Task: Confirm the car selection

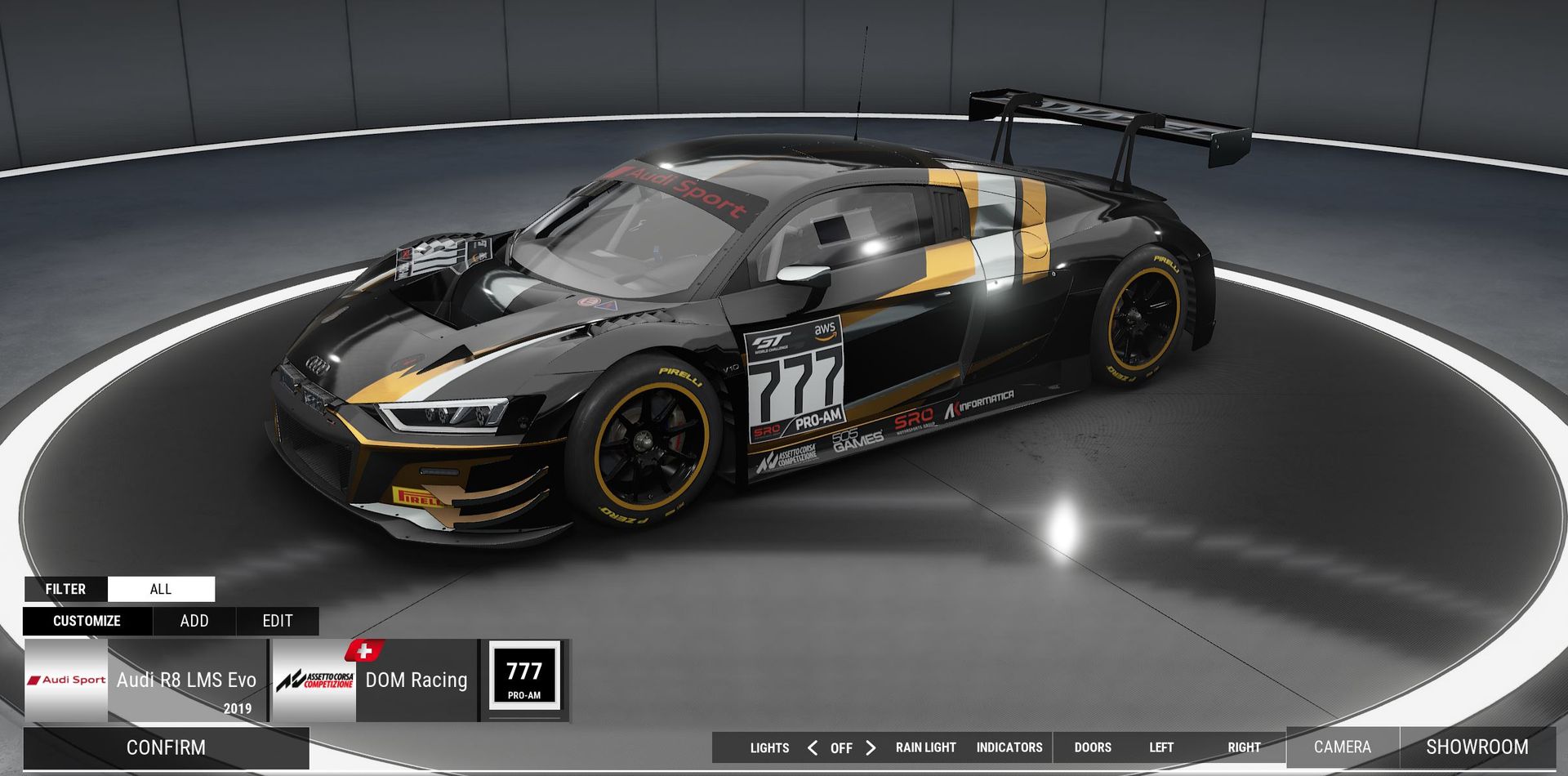Action: click(x=166, y=747)
